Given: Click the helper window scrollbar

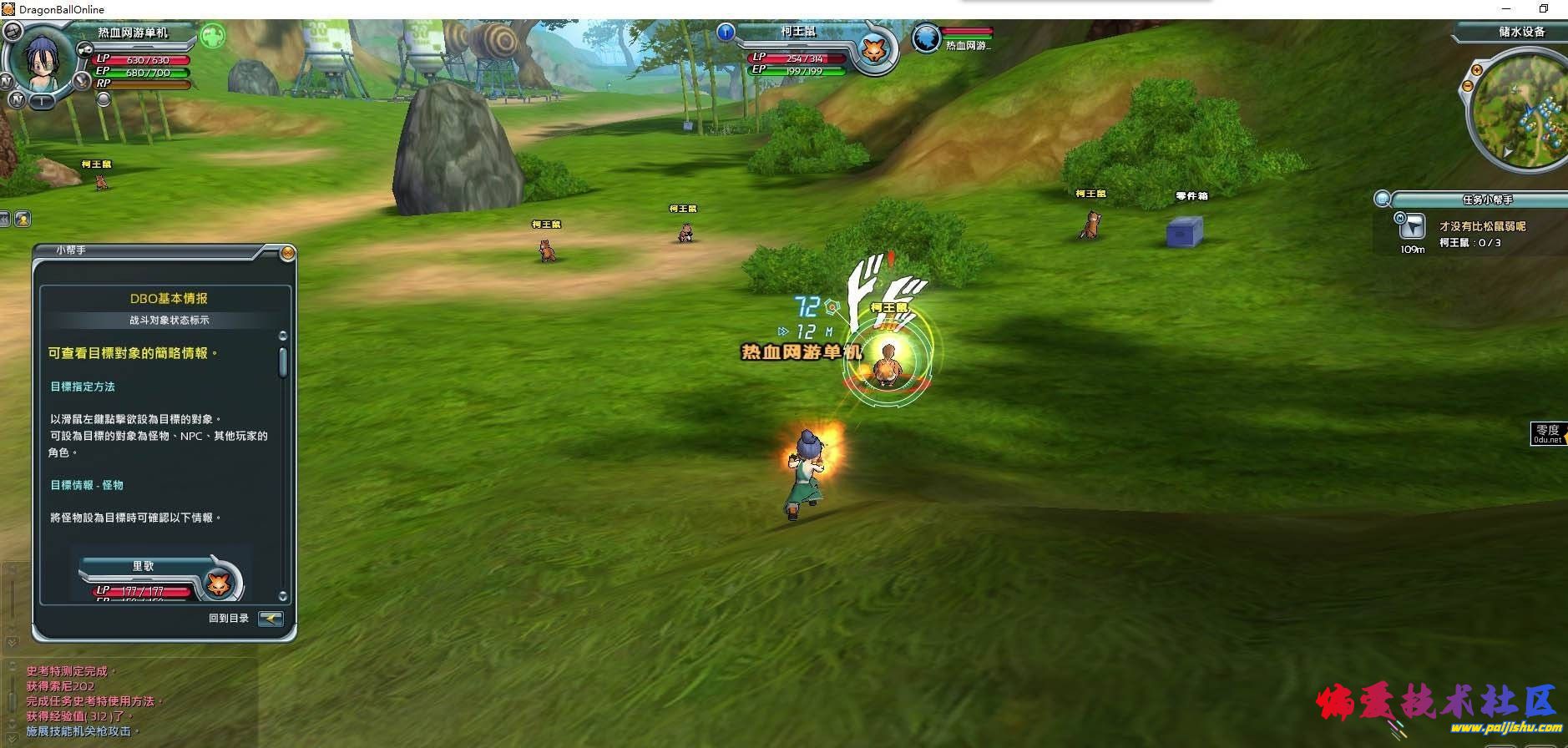Looking at the screenshot, I should [283, 363].
